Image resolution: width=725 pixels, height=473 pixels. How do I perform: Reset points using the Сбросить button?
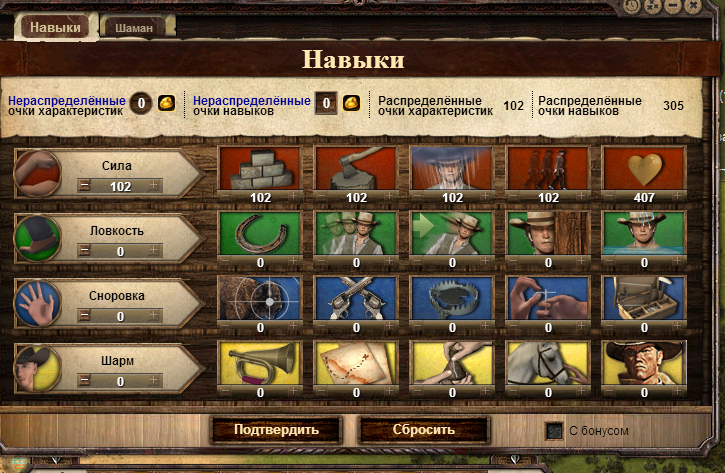[x=424, y=430]
